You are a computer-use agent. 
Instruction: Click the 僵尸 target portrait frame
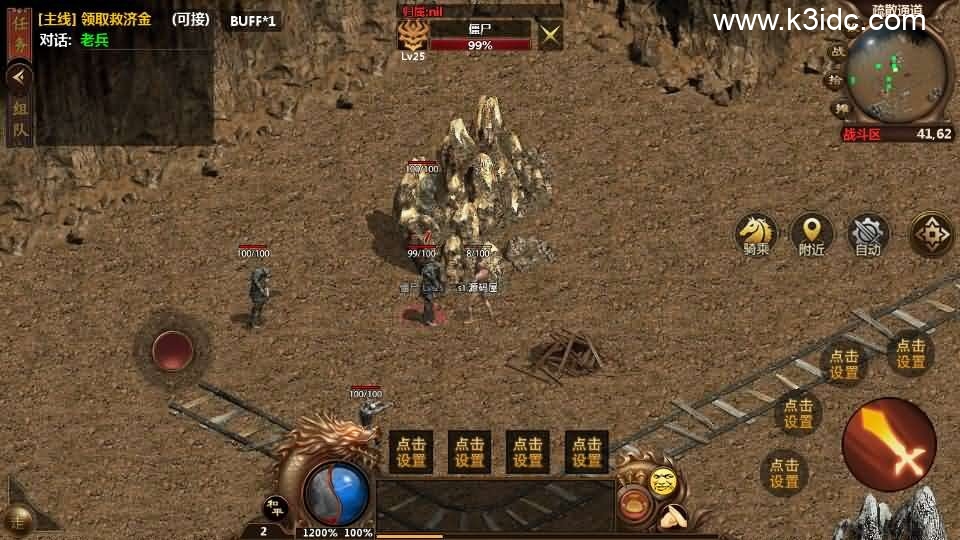412,36
